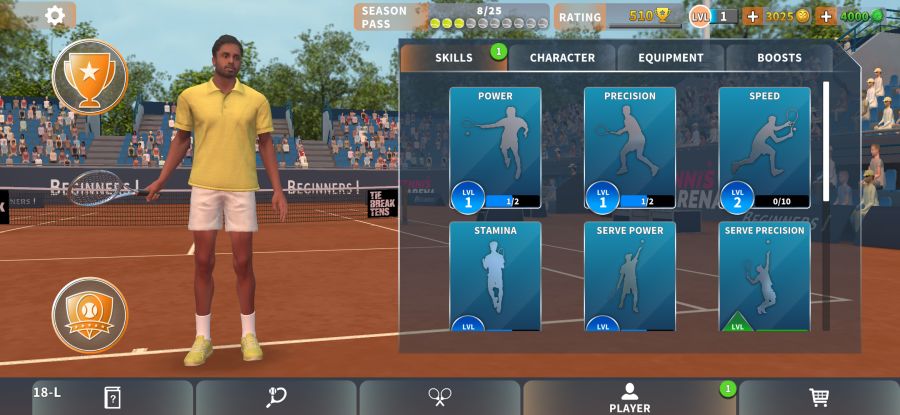Open the single racket and ball menu

click(x=276, y=397)
